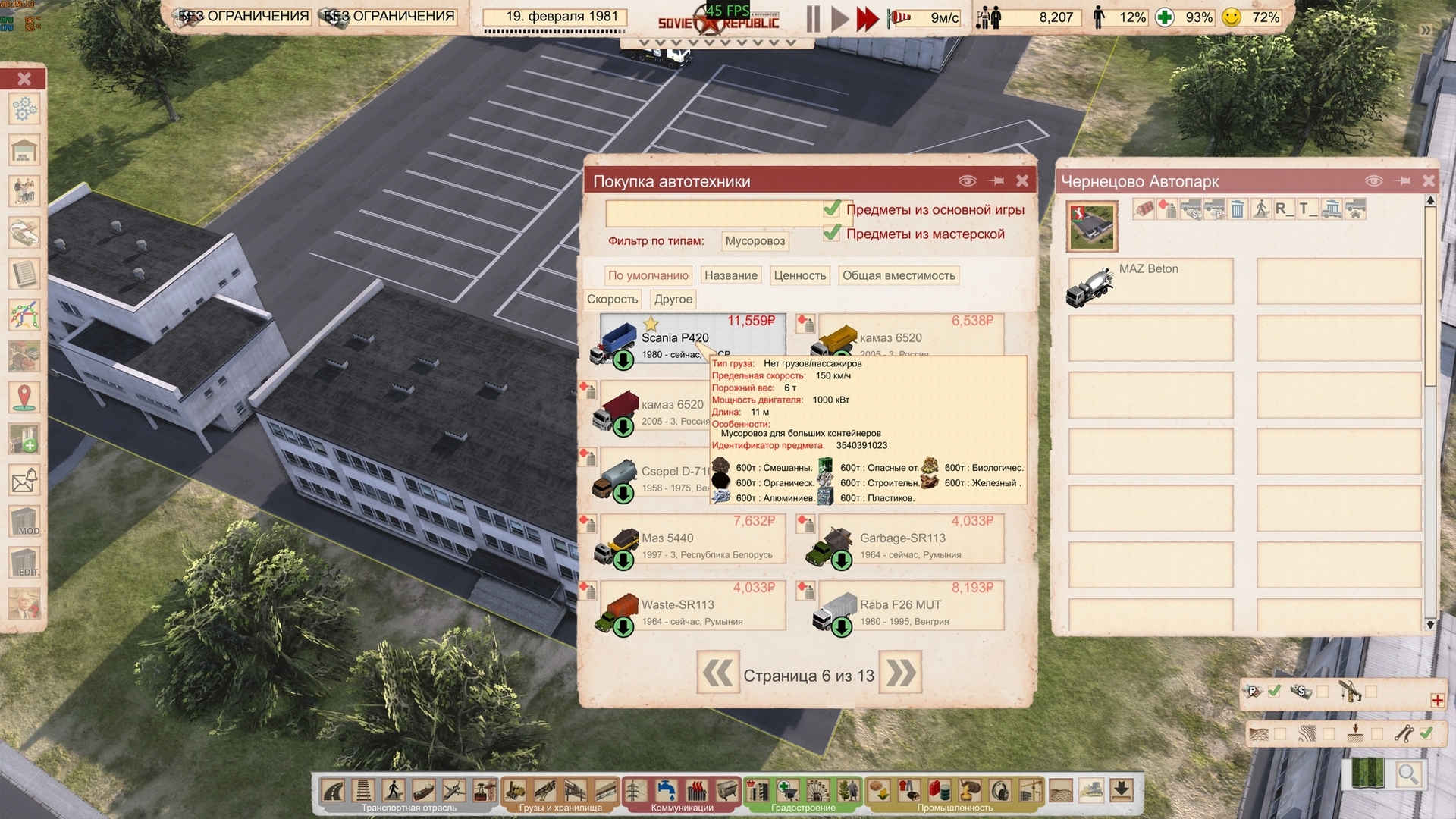Choose the Scania P420 garbage truck
The image size is (1456, 819).
click(675, 339)
